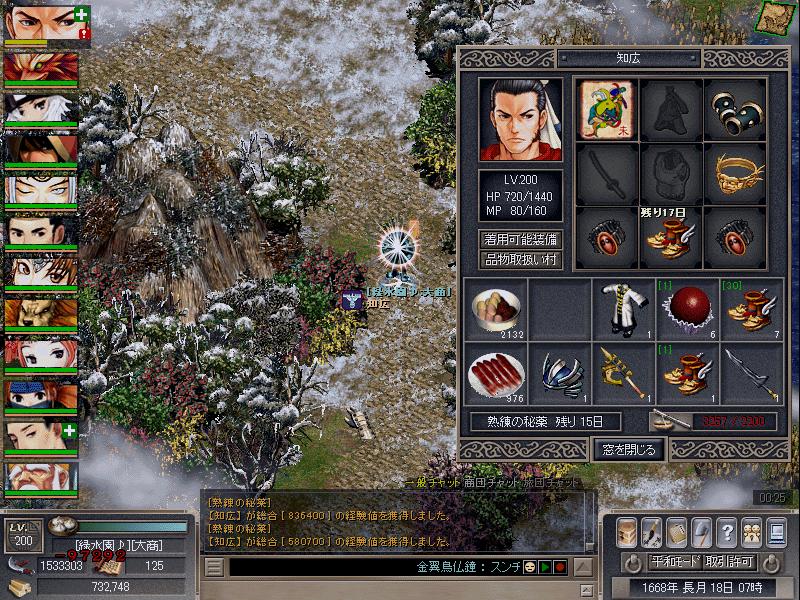The height and width of the screenshot is (600, 800).
Task: Select the red ball item slot
Action: [x=685, y=309]
